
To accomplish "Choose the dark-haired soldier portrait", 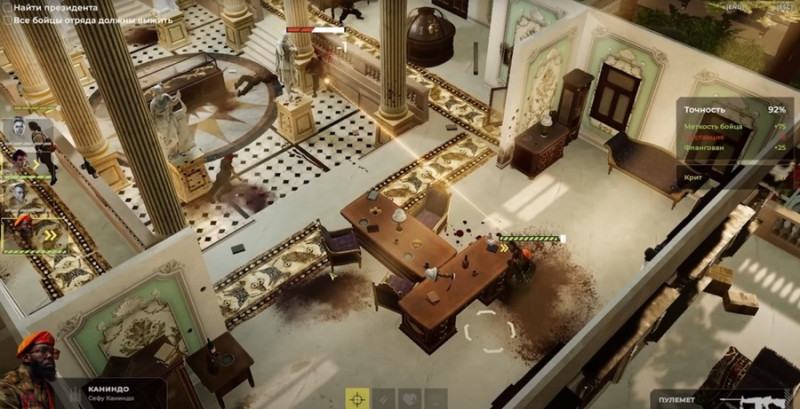I will (x=19, y=161).
